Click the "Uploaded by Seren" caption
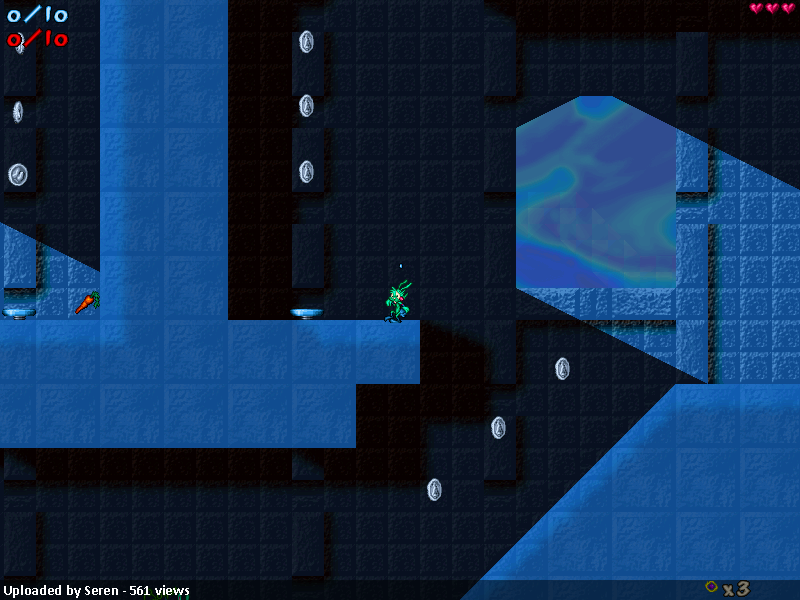Screen dimensions: 800x600 pos(96,590)
